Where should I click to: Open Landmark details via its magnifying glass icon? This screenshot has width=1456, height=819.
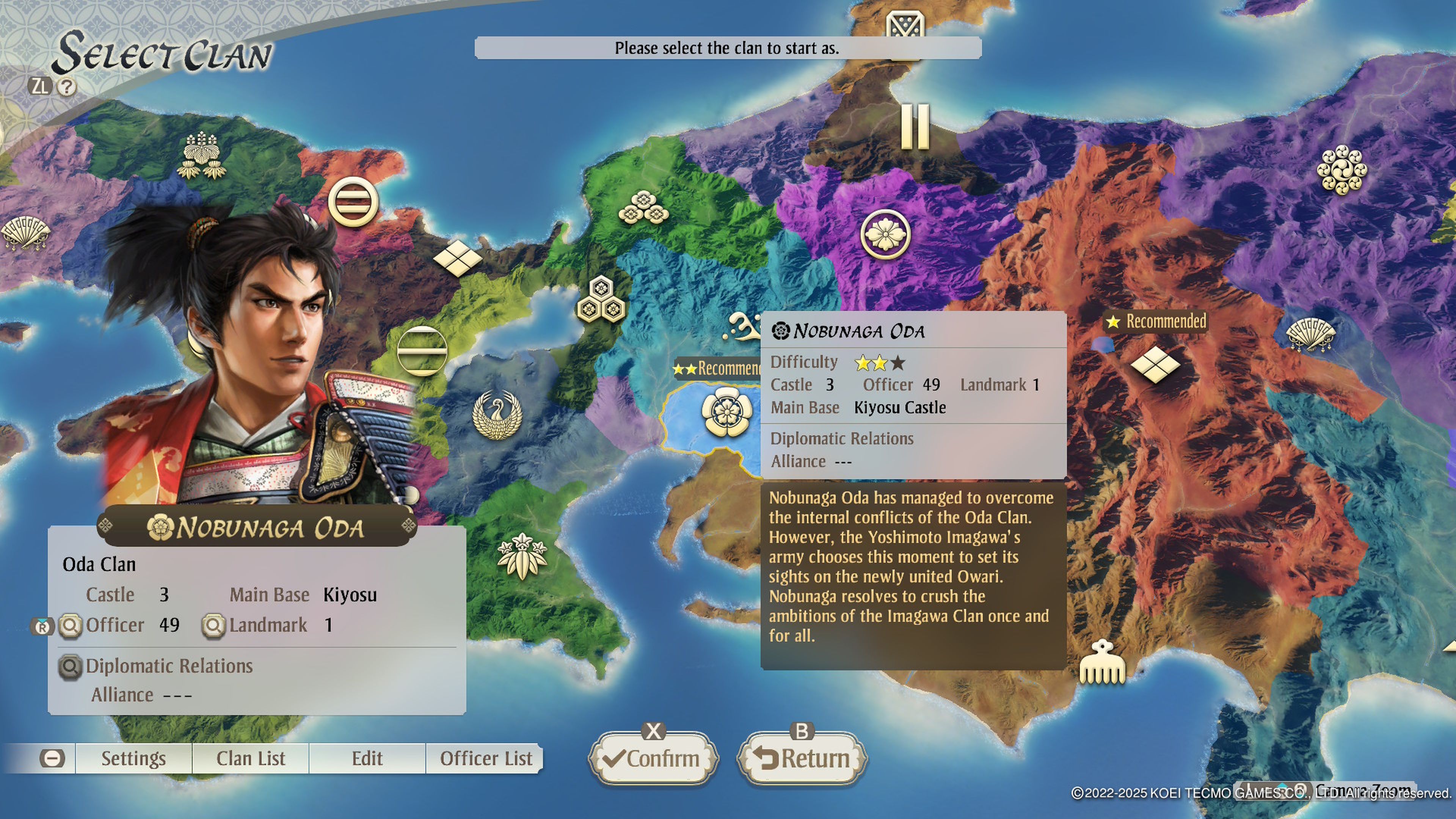point(213,625)
